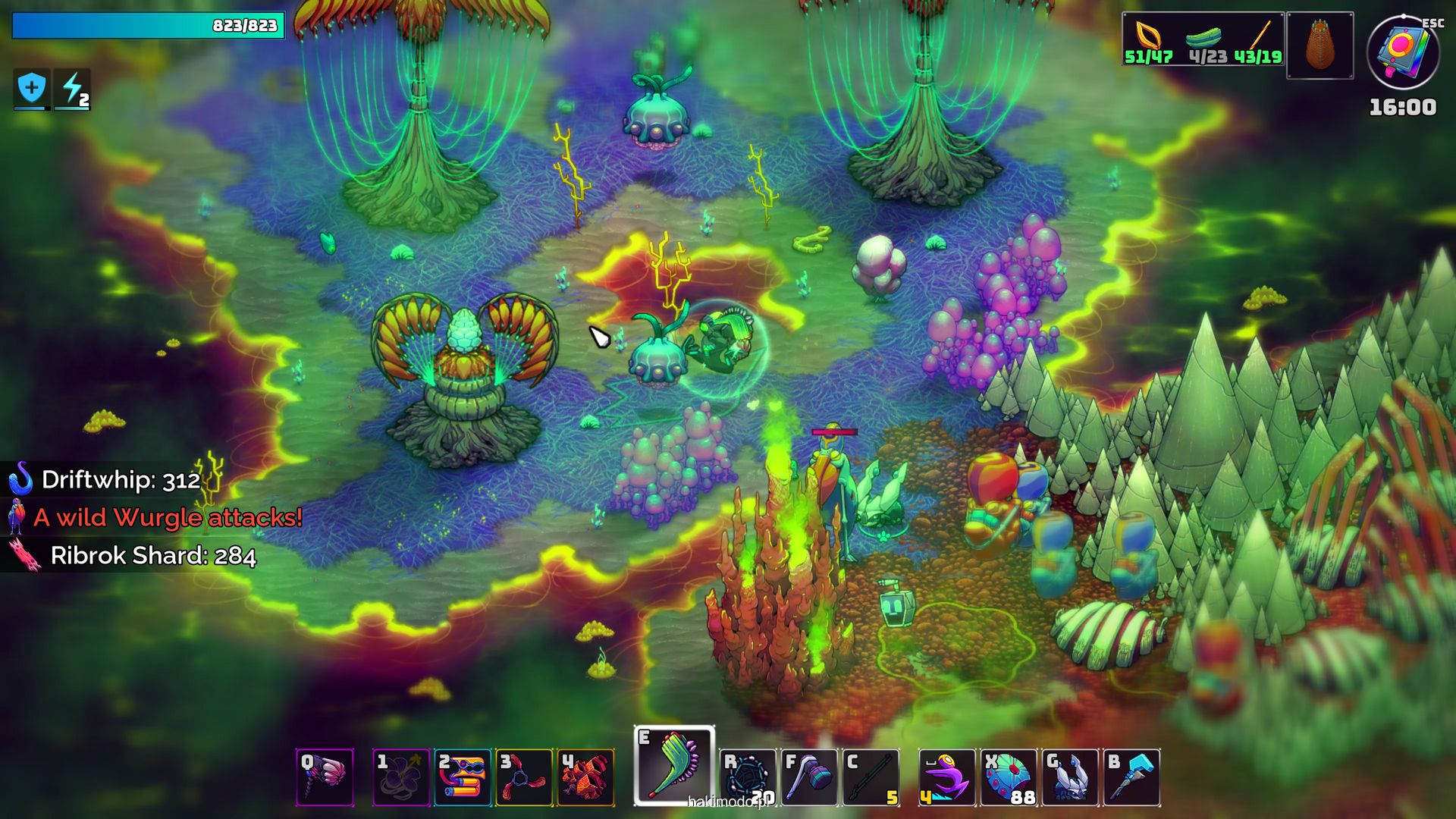The image size is (1456, 819).
Task: Activate the orange pipe gadget in slot 2
Action: pos(463,777)
